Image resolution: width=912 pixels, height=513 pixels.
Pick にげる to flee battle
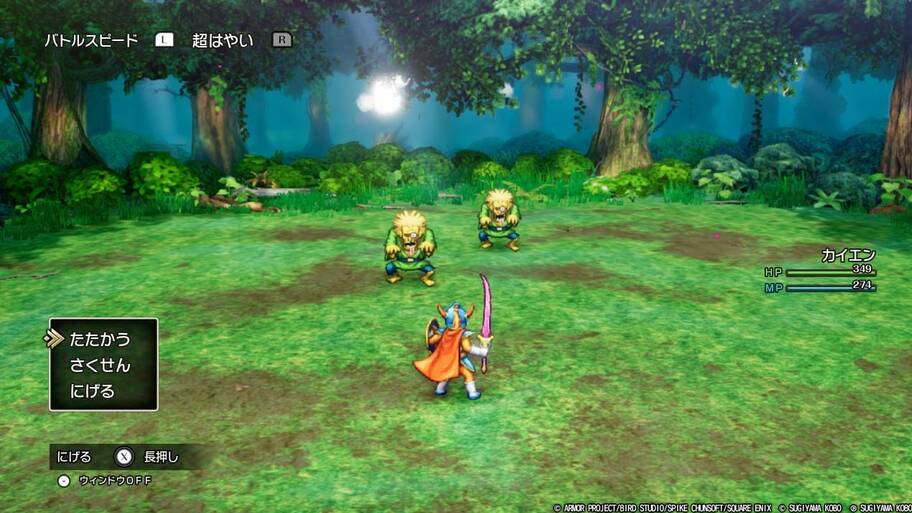coord(92,391)
